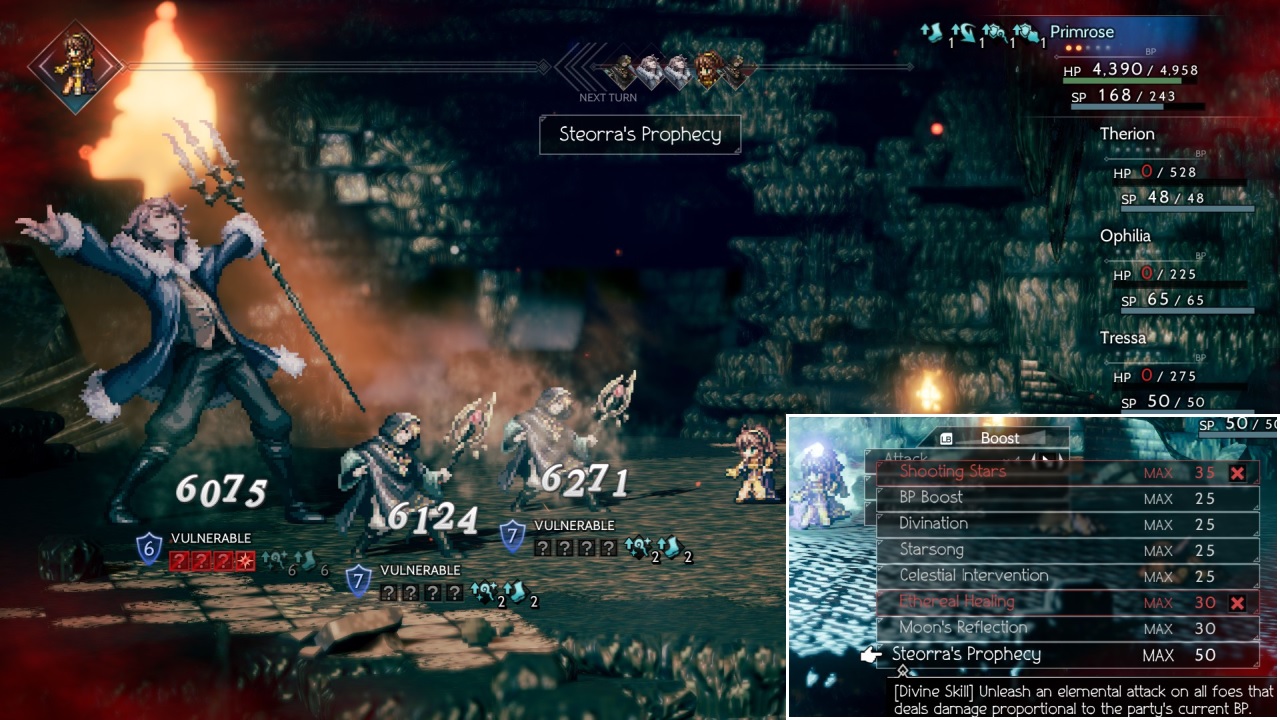
Task: Select Tressa in the party list
Action: tap(1122, 338)
